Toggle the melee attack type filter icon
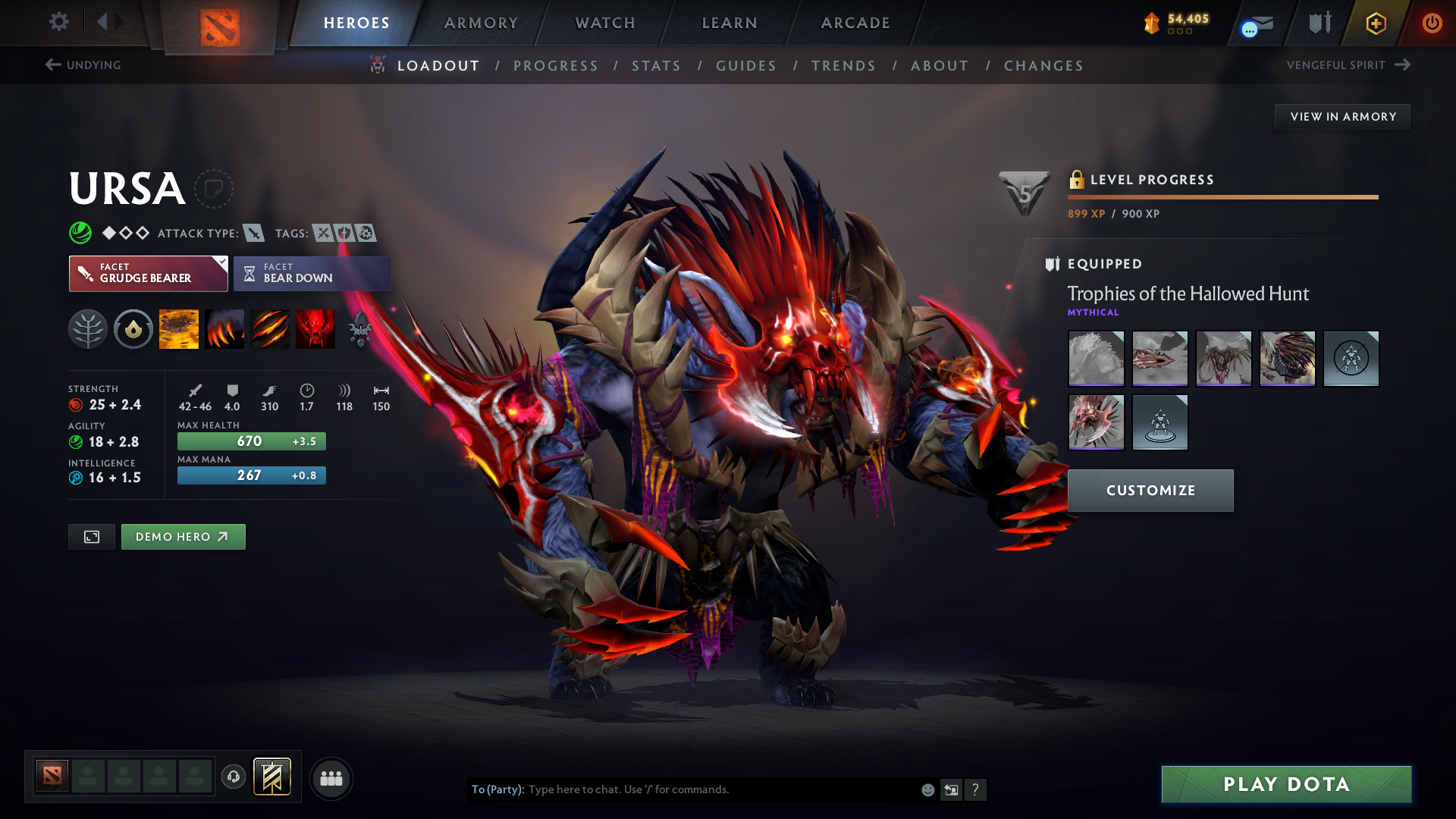The image size is (1456, 819). (253, 234)
